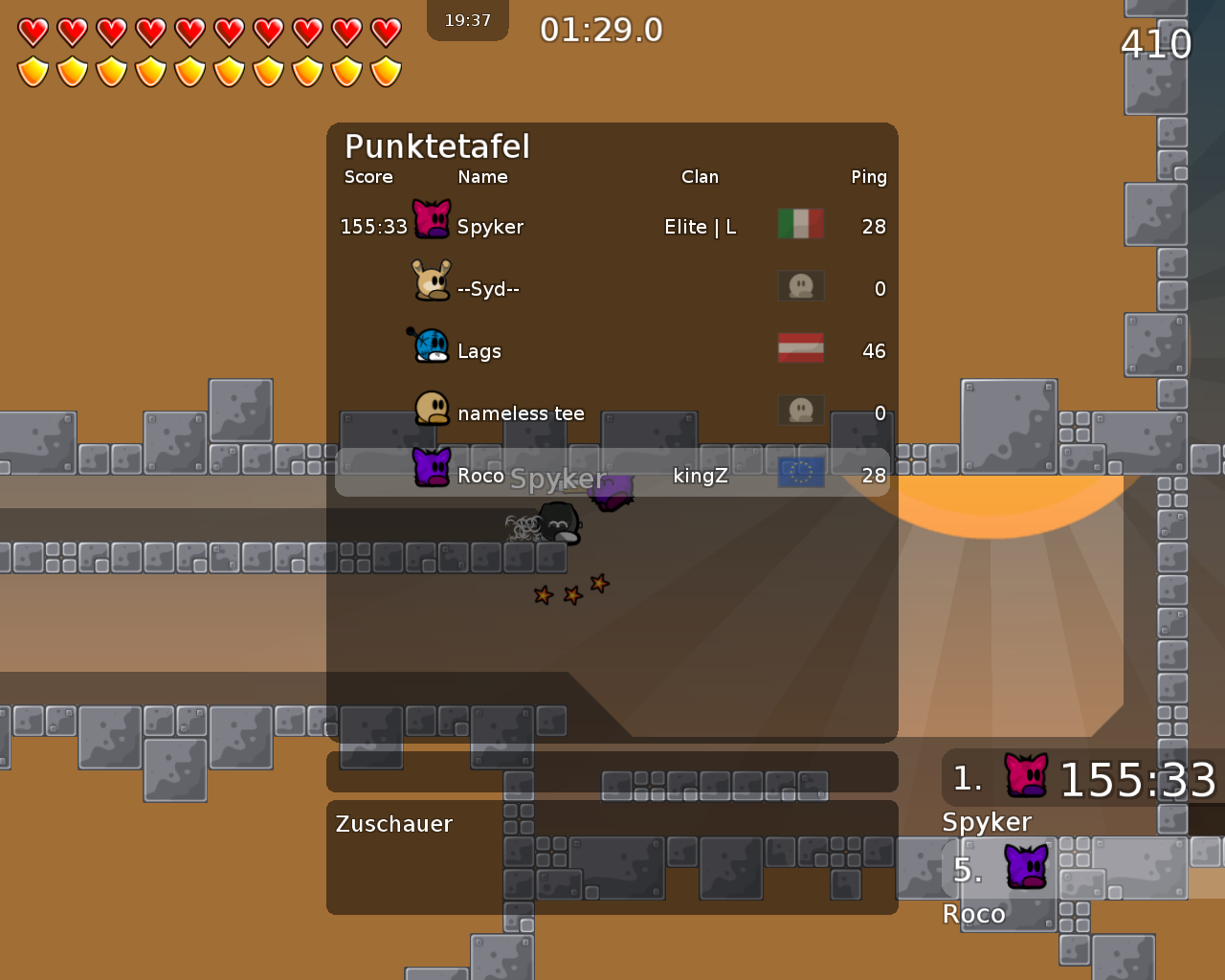Click rank 1 Spyker avatar in HUD
Image resolution: width=1225 pixels, height=980 pixels.
(1026, 775)
